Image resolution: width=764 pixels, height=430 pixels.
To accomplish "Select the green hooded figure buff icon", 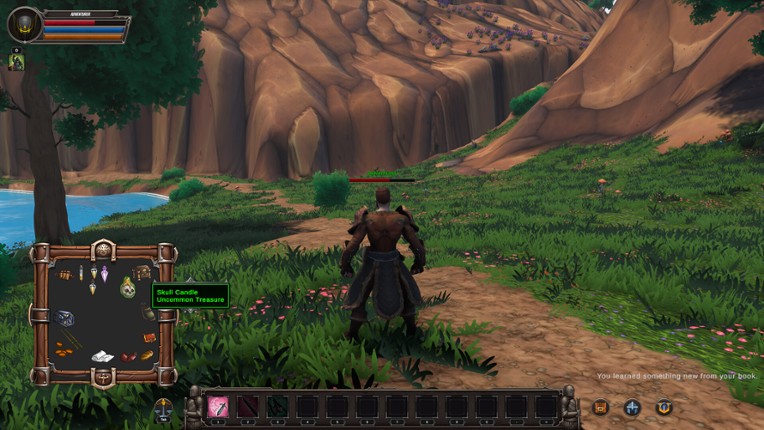I will (16, 61).
